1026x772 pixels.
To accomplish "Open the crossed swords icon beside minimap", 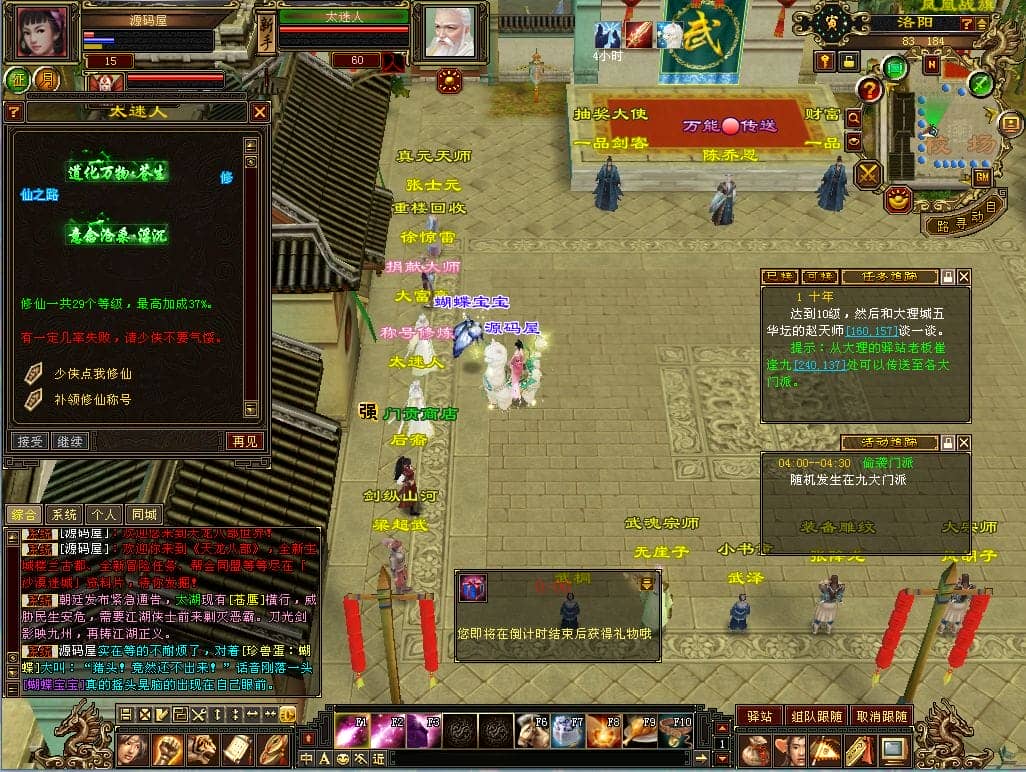I will (x=867, y=173).
